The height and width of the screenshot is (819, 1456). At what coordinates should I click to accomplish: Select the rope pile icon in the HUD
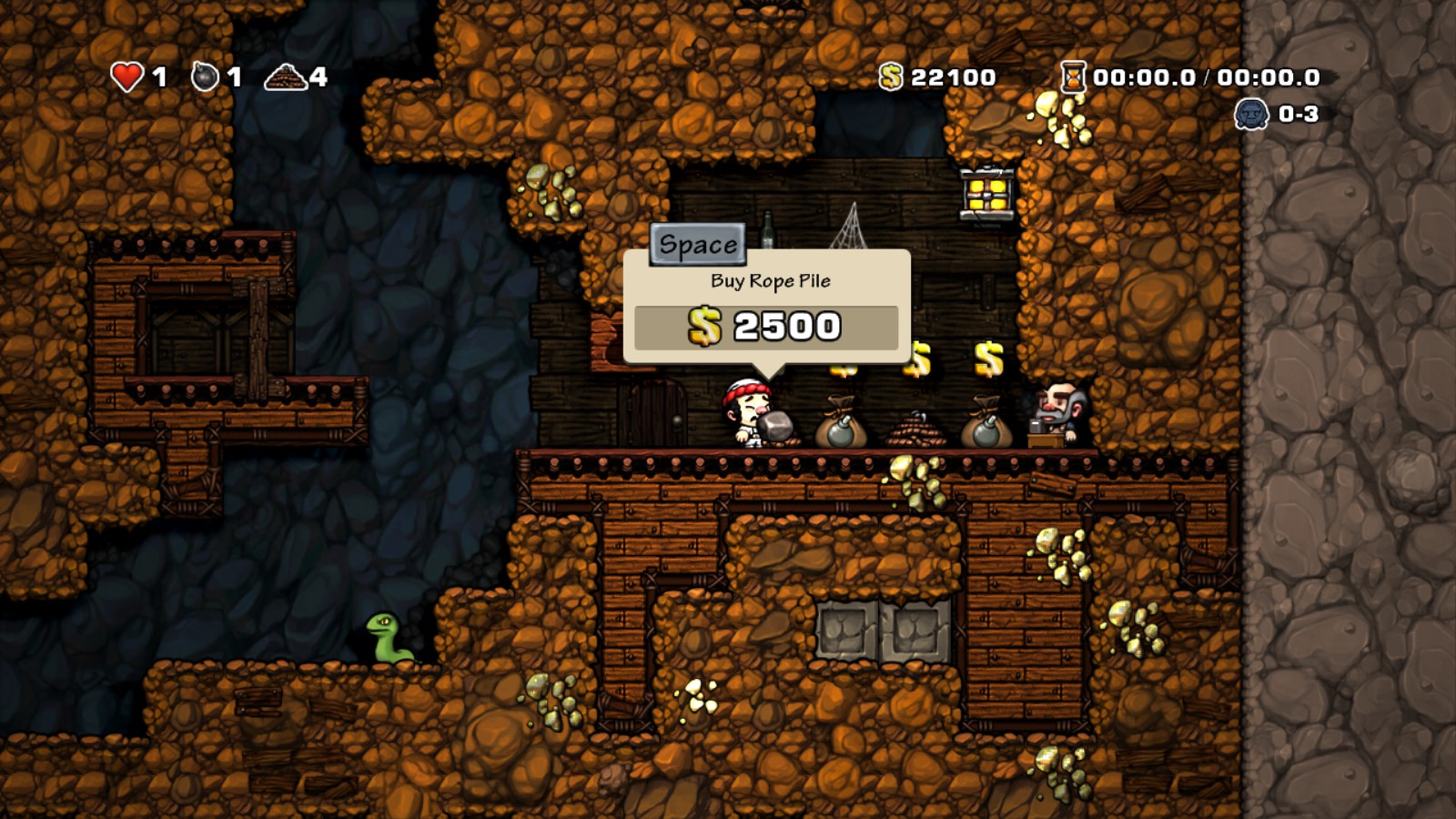pyautogui.click(x=285, y=76)
